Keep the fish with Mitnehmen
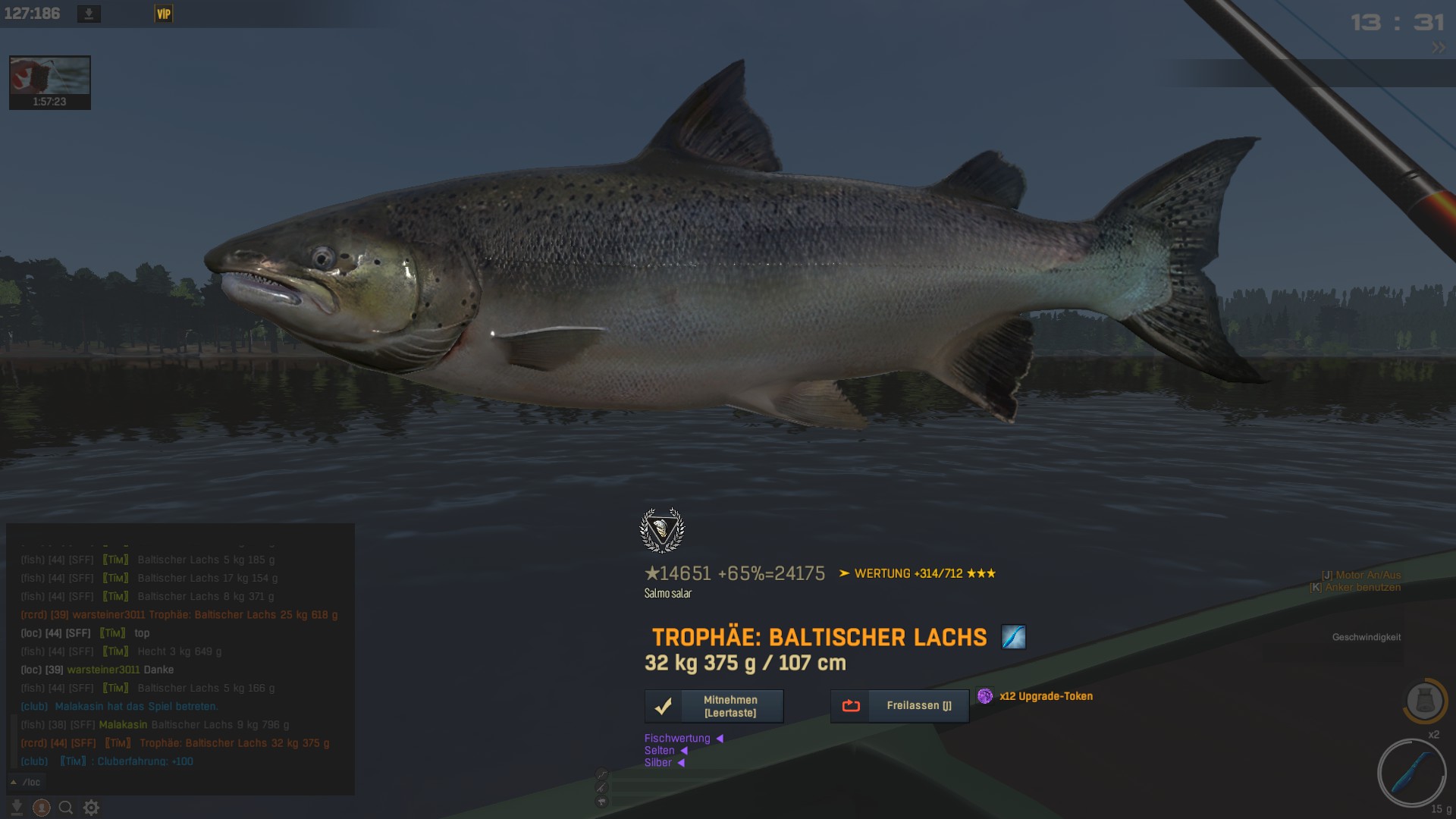This screenshot has height=819, width=1456. [714, 706]
